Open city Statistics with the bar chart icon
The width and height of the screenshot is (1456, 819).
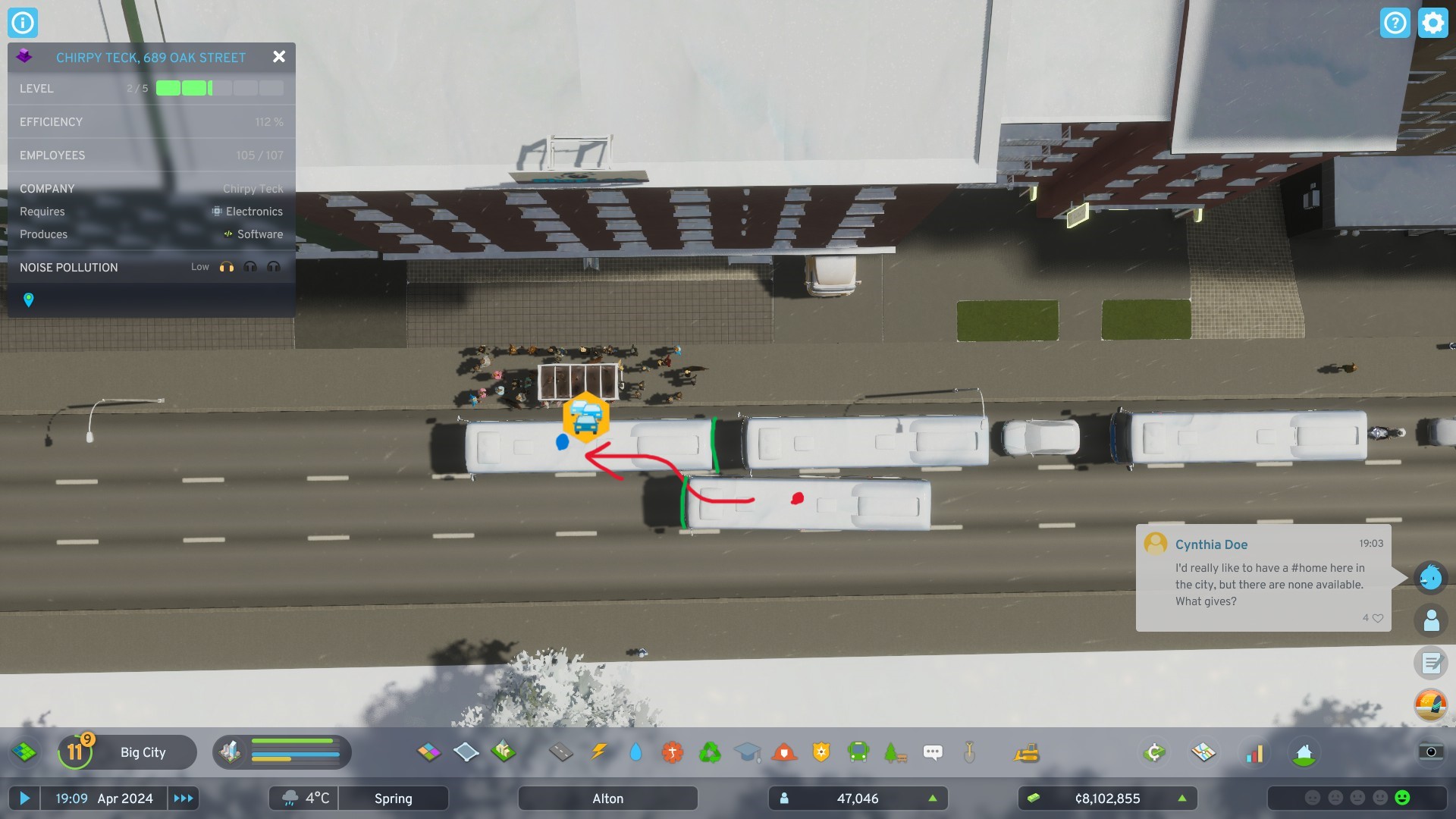click(x=1255, y=752)
